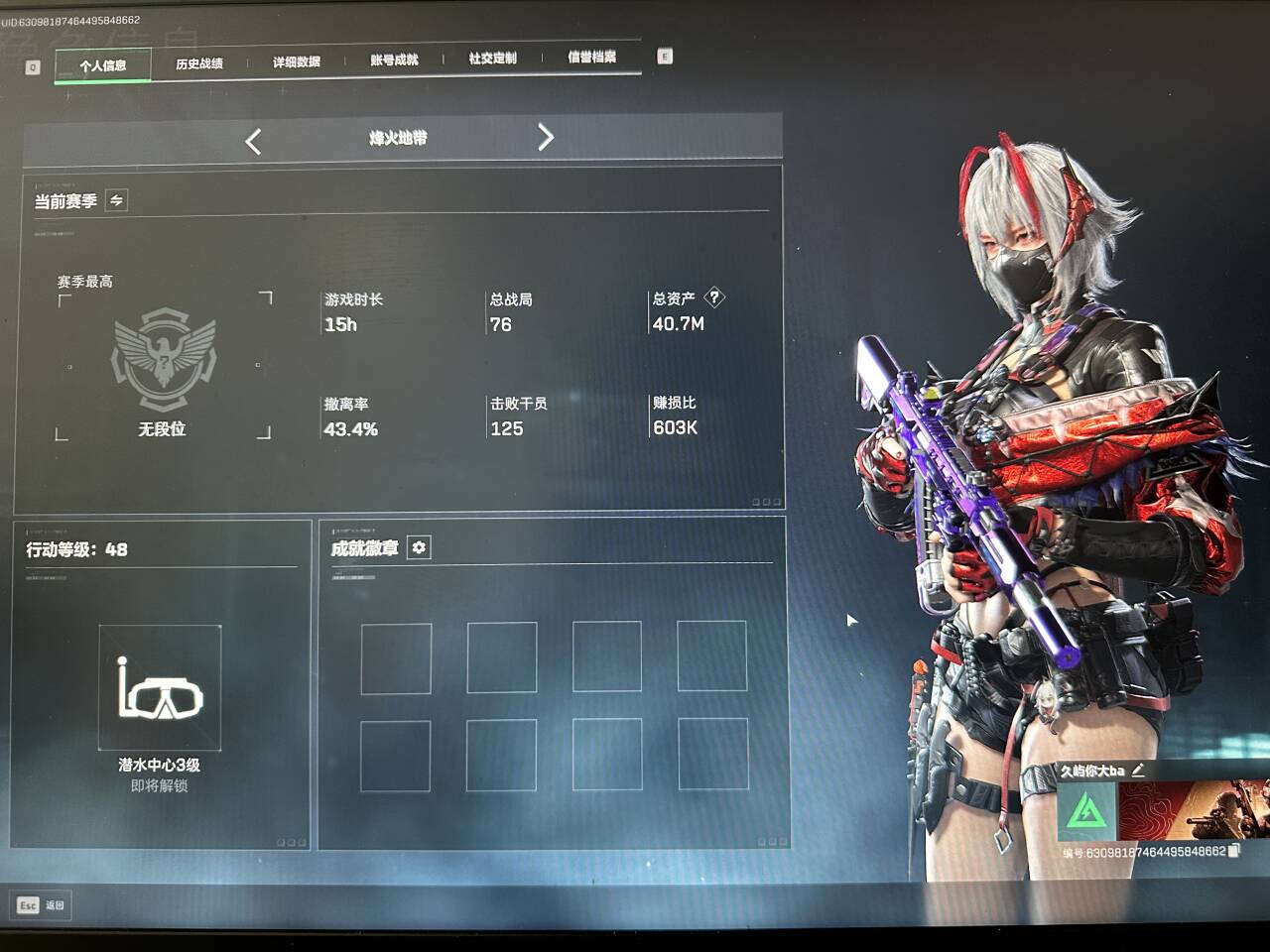Copy the player ID number
Image resolution: width=1270 pixels, height=952 pixels.
(1234, 851)
